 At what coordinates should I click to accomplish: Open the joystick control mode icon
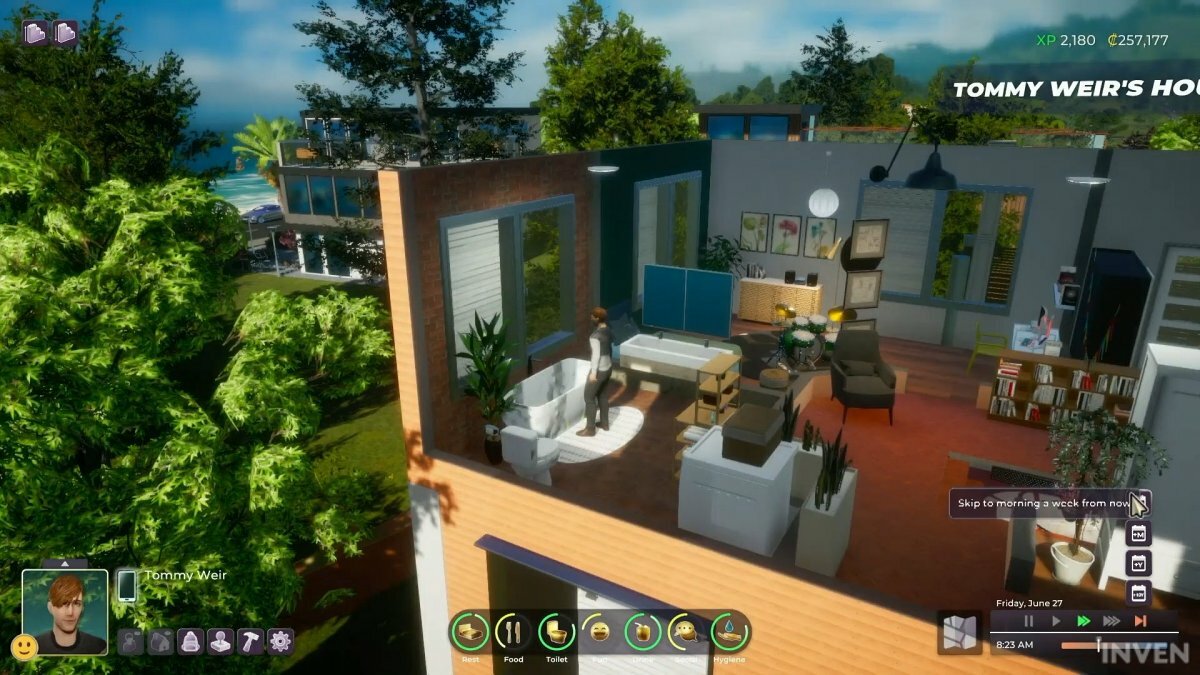point(221,642)
